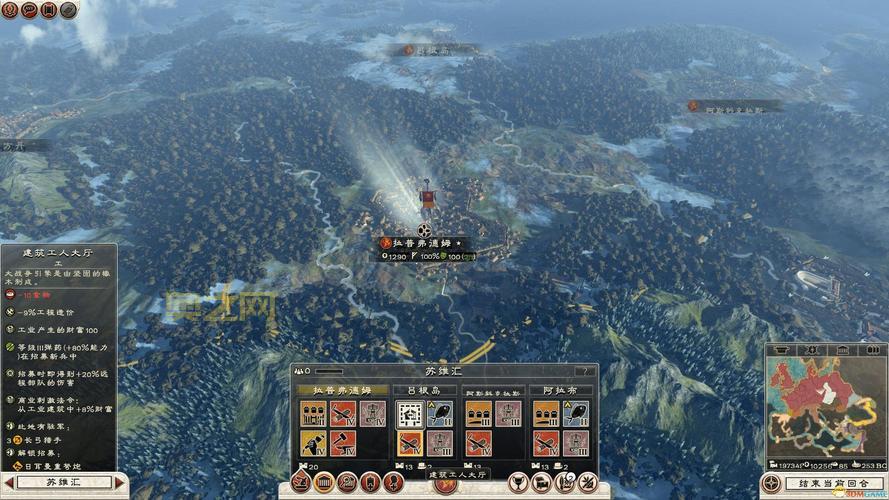Pick the yellow level IV building in 拉普弗遗姆

(x=313, y=443)
